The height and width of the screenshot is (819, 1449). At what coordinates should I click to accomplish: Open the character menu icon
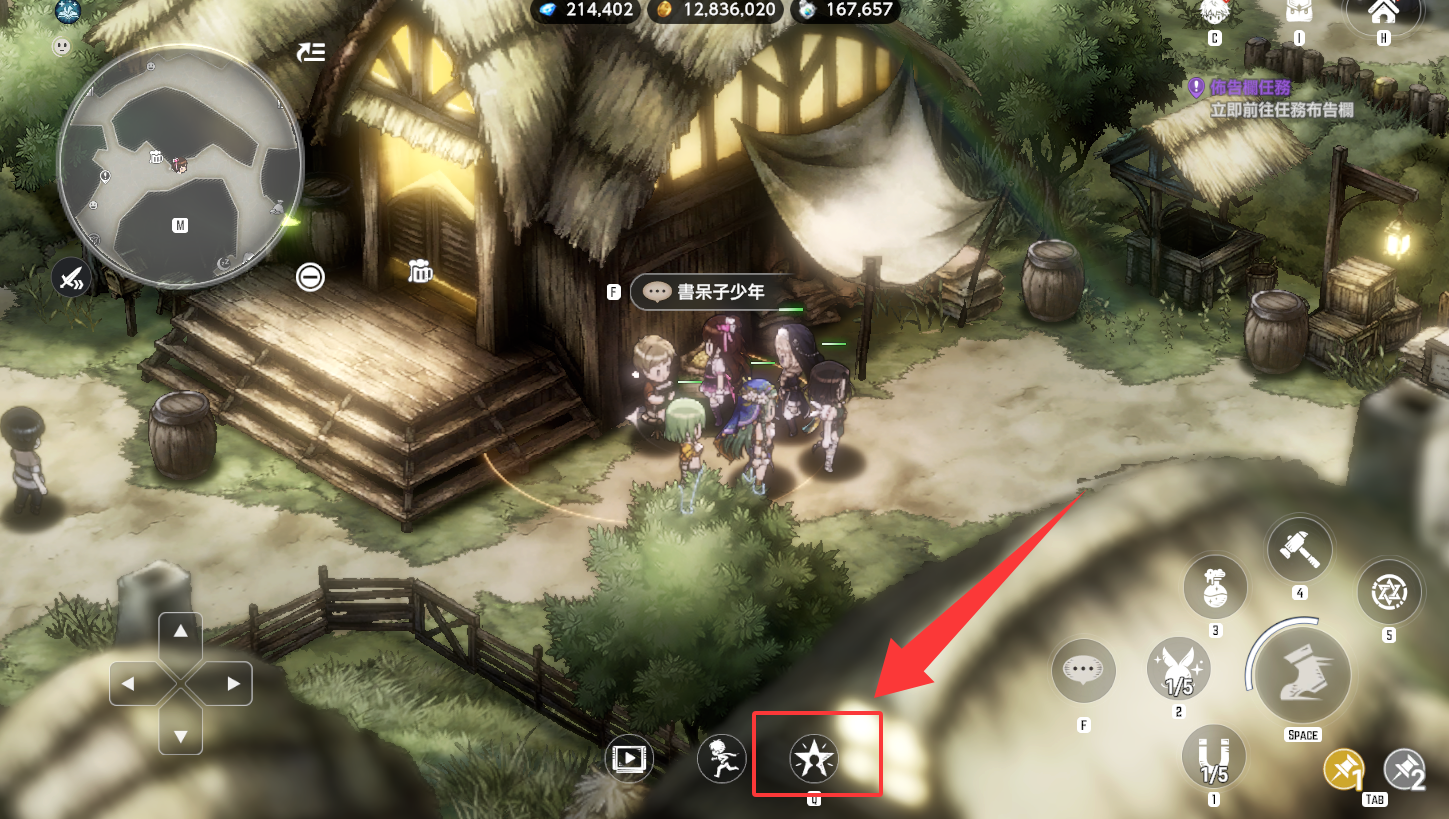tap(1214, 14)
